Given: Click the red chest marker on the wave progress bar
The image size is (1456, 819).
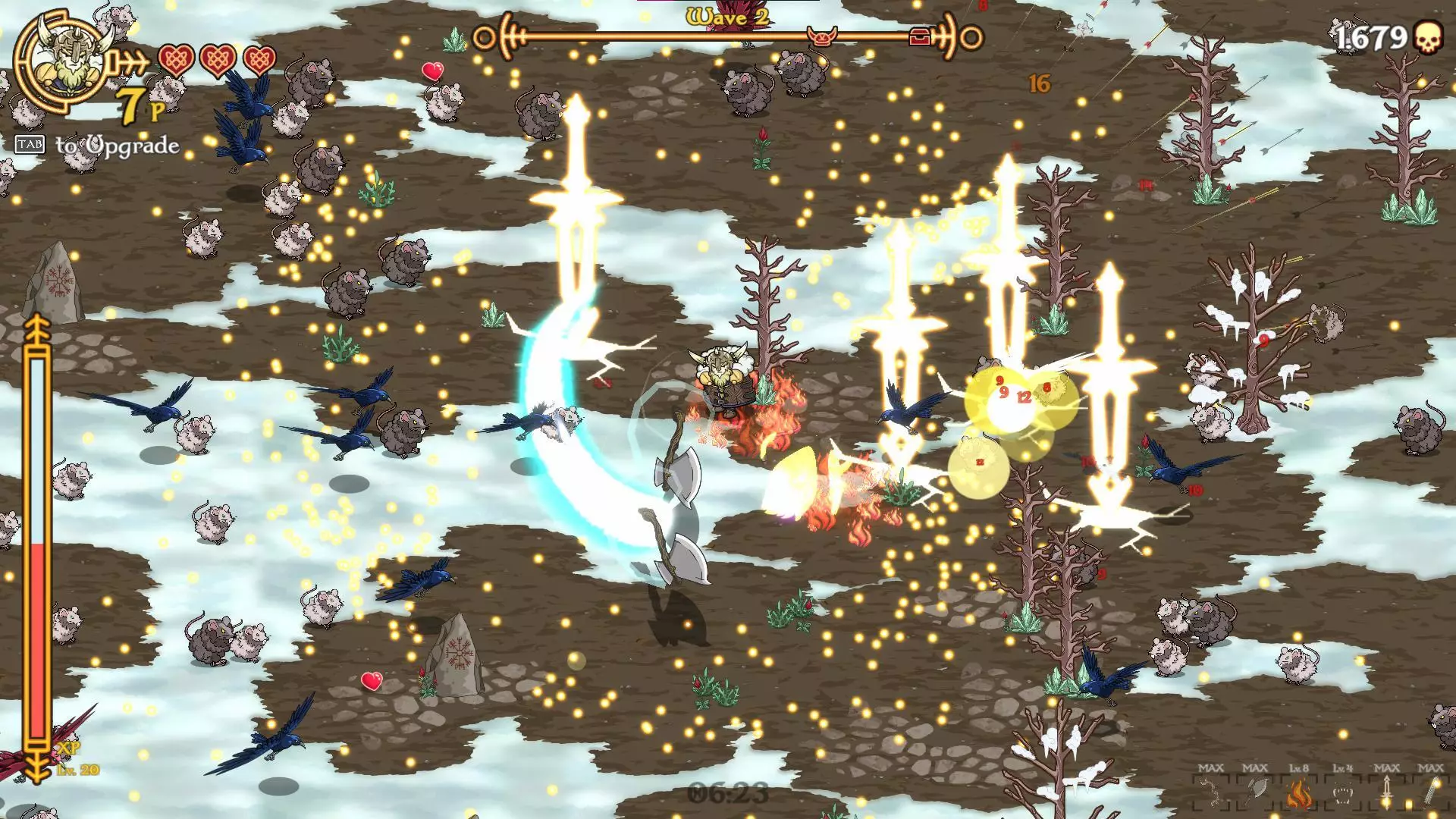Looking at the screenshot, I should pos(920,36).
